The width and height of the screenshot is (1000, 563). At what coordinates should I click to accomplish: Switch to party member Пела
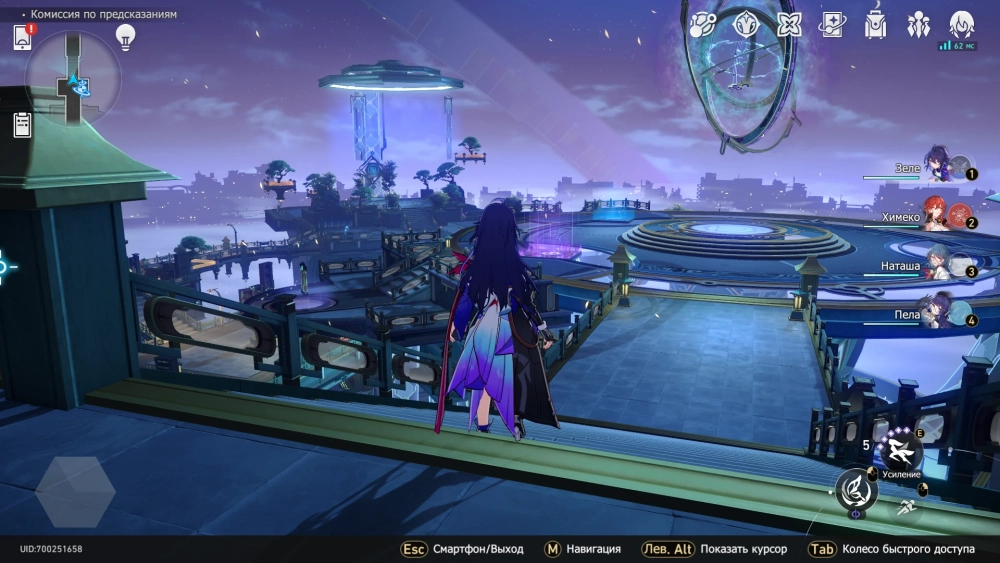(x=937, y=314)
